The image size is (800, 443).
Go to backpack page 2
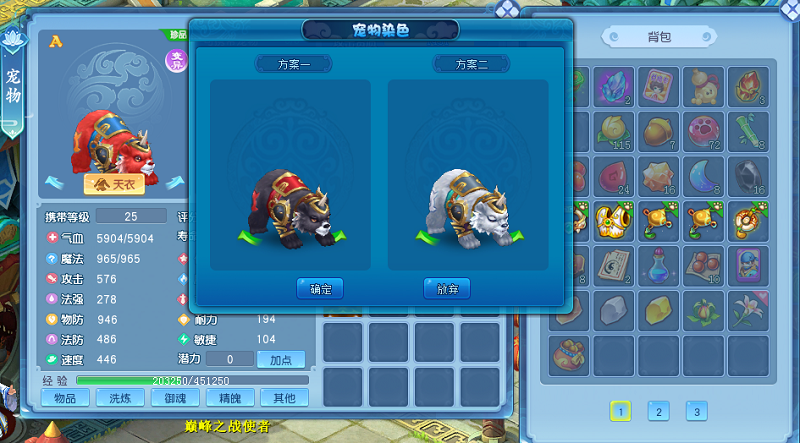click(658, 411)
